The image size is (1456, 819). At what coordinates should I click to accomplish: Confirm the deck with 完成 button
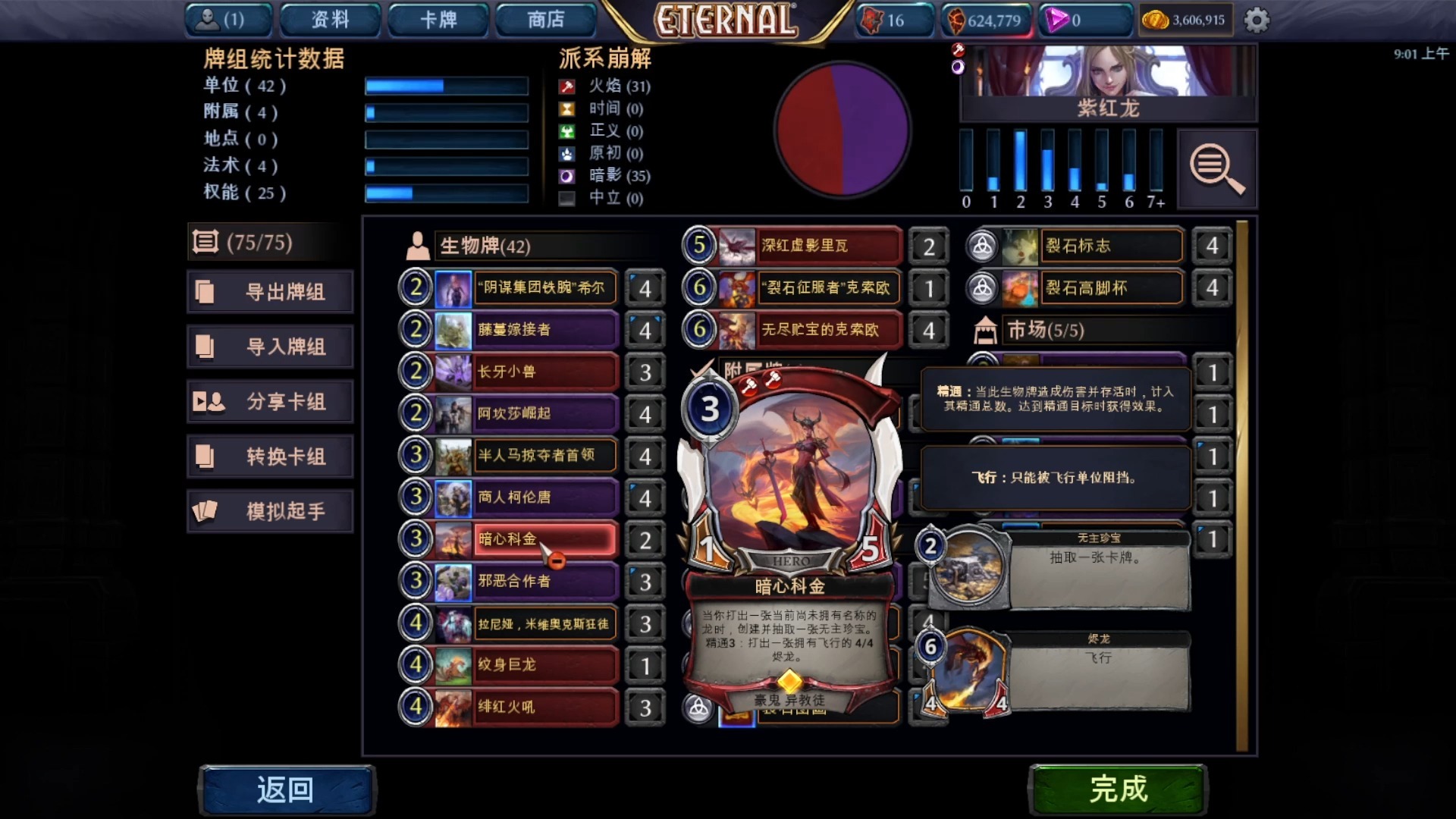click(1117, 789)
